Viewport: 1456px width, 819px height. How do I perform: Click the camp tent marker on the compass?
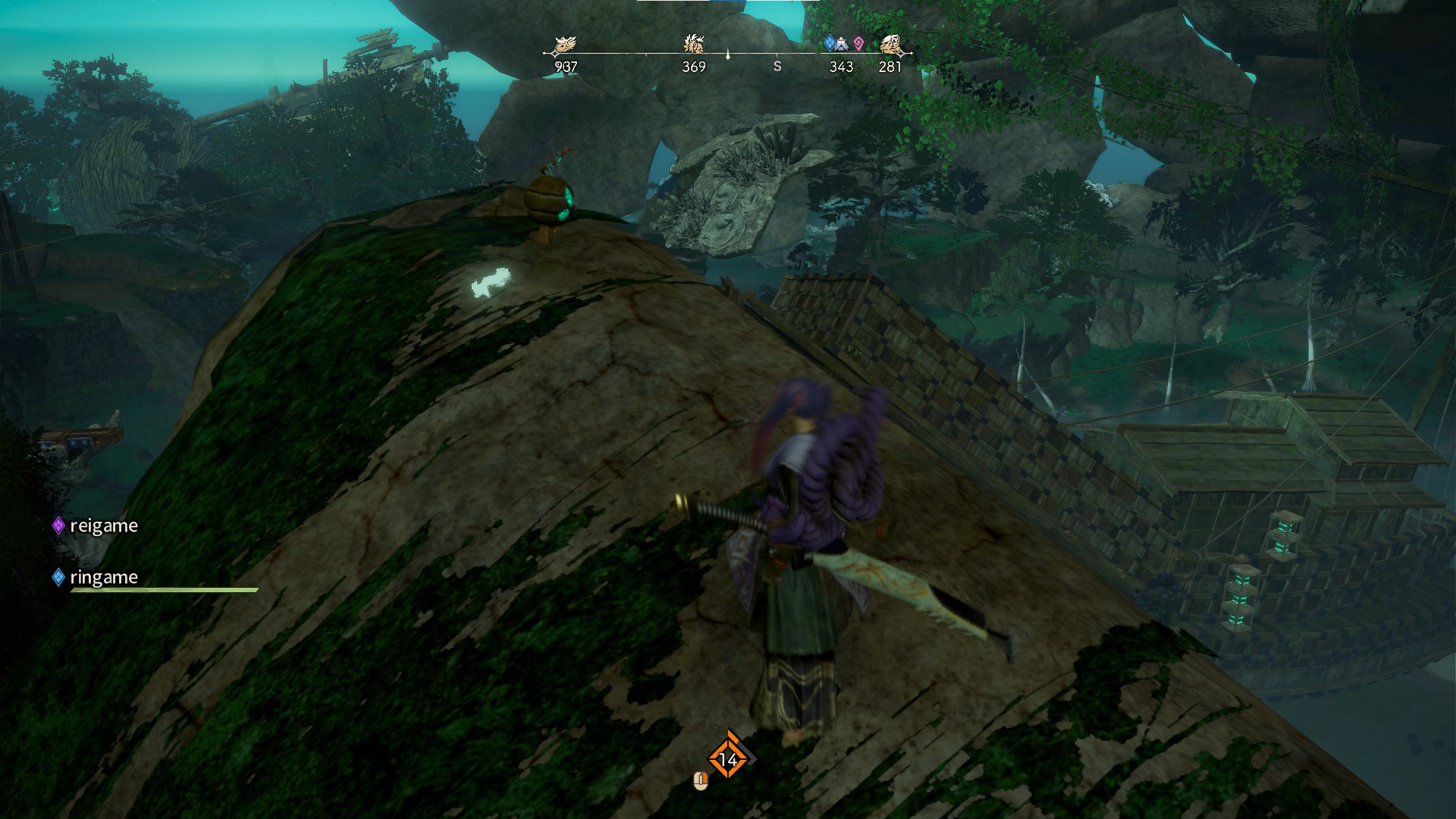pos(843,45)
